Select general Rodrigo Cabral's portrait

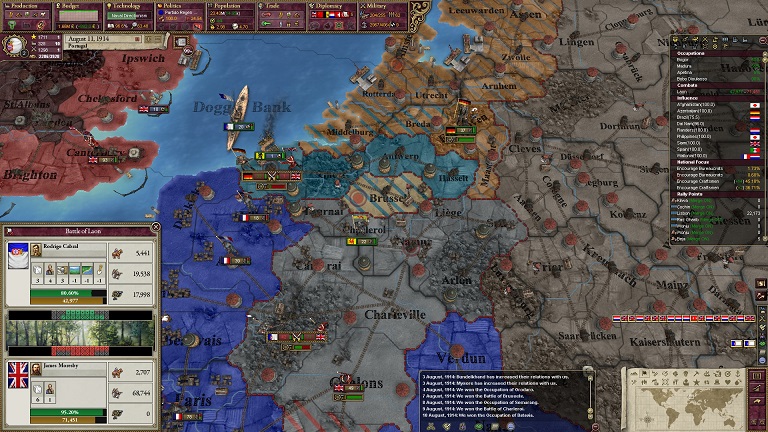click(35, 250)
